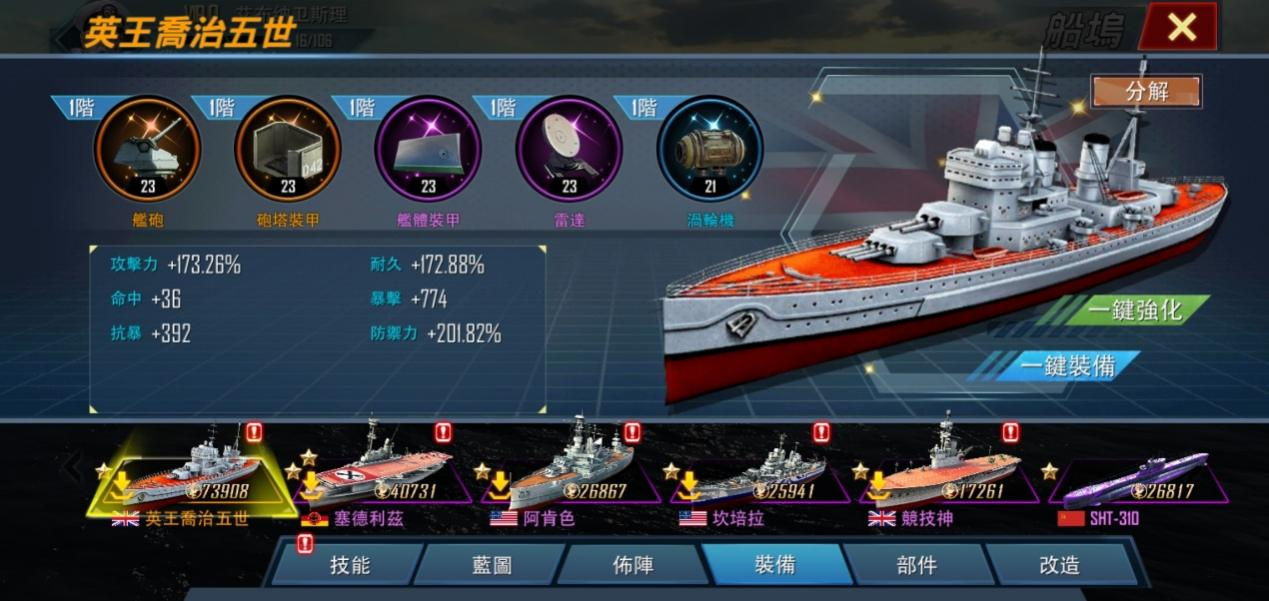Open the 雷達 radar equipment slot

click(x=569, y=149)
